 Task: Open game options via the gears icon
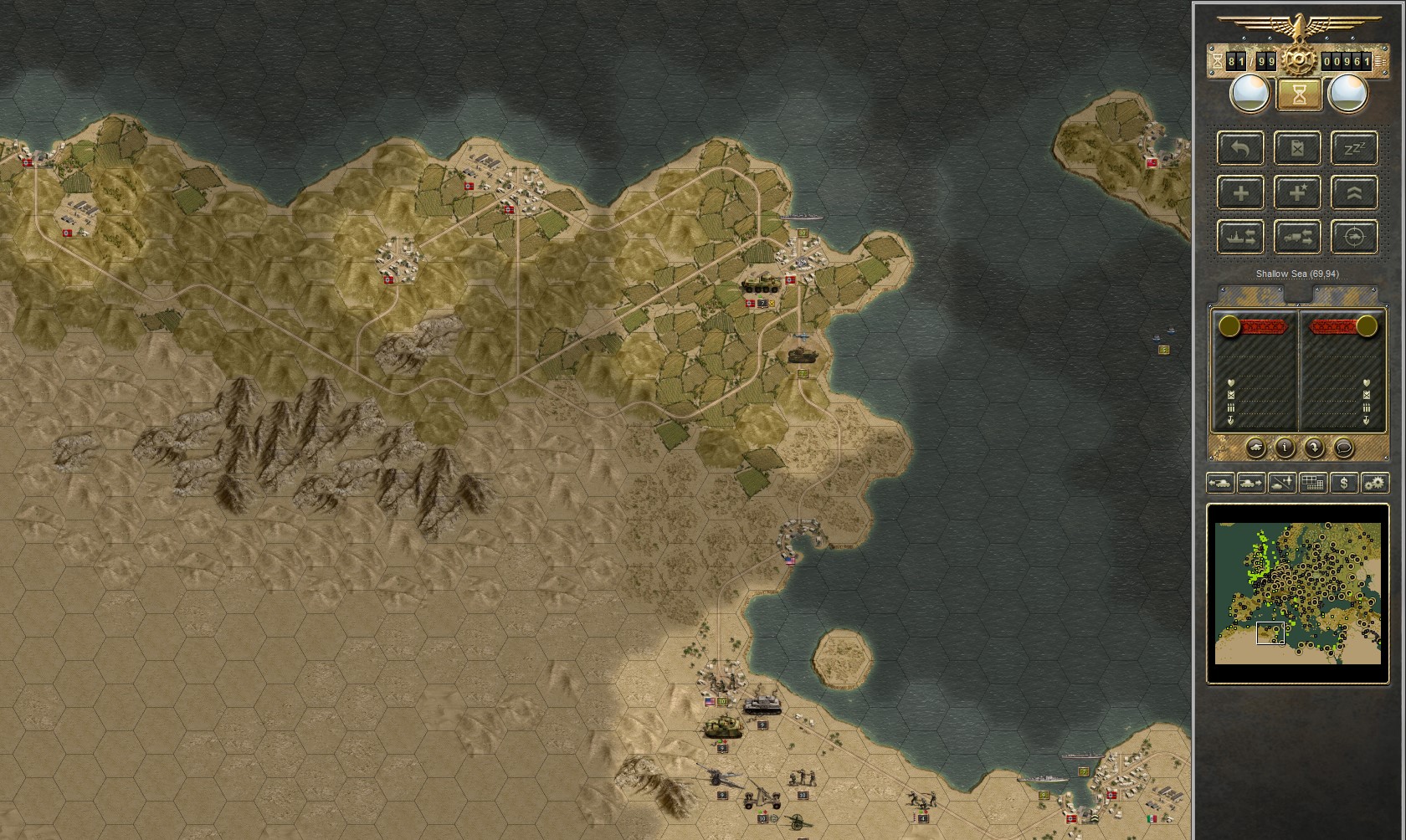point(1375,483)
